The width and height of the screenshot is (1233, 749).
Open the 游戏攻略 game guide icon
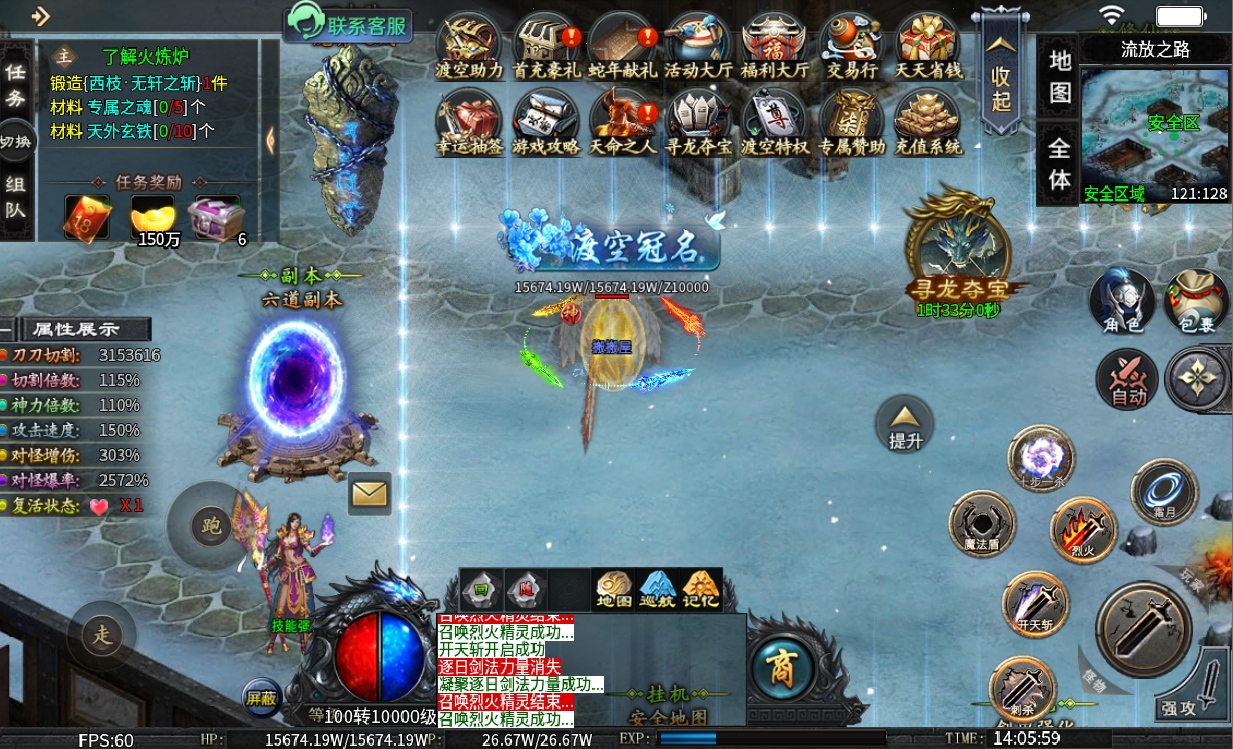click(x=546, y=122)
